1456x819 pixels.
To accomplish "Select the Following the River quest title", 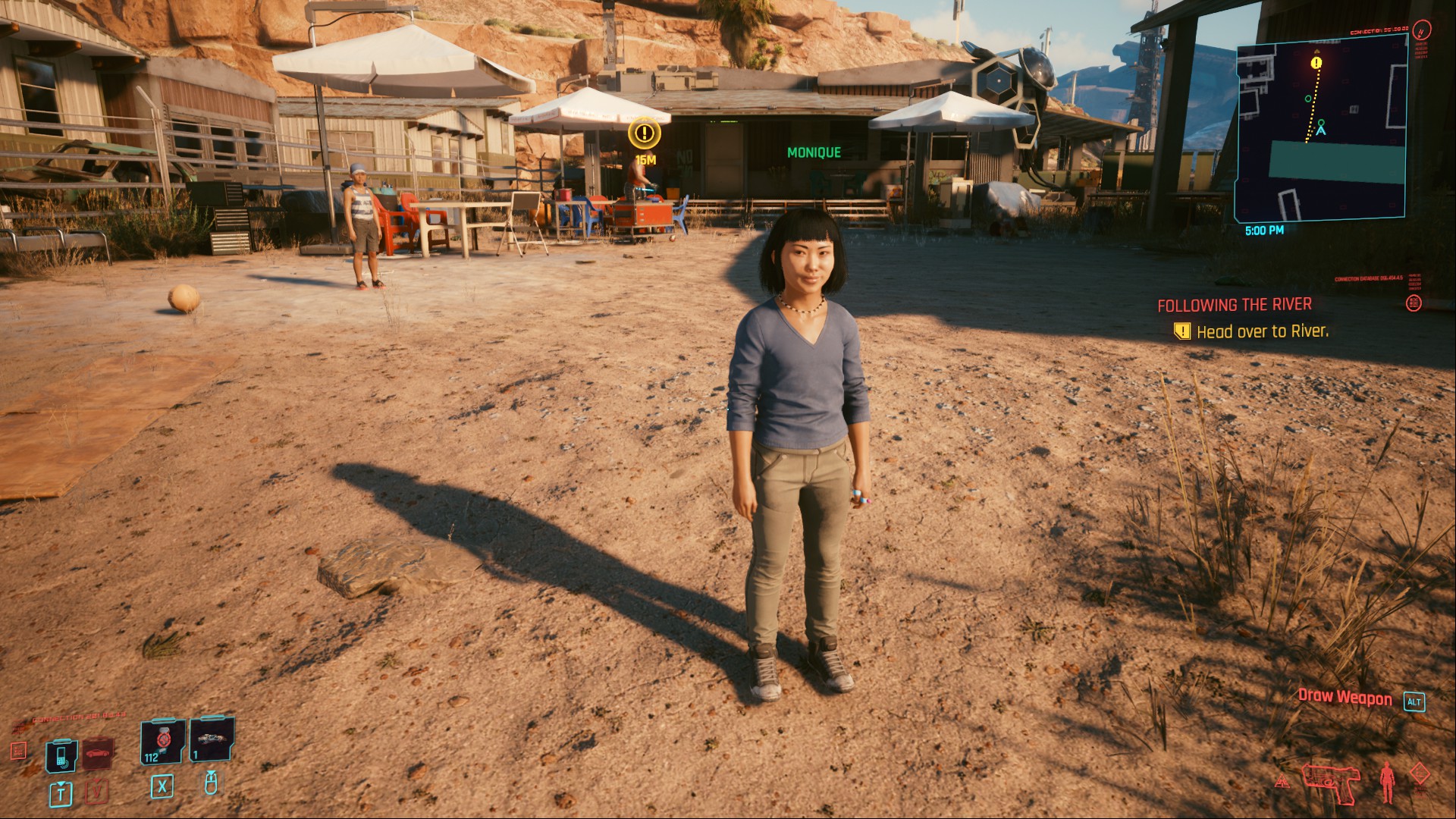I will 1234,305.
